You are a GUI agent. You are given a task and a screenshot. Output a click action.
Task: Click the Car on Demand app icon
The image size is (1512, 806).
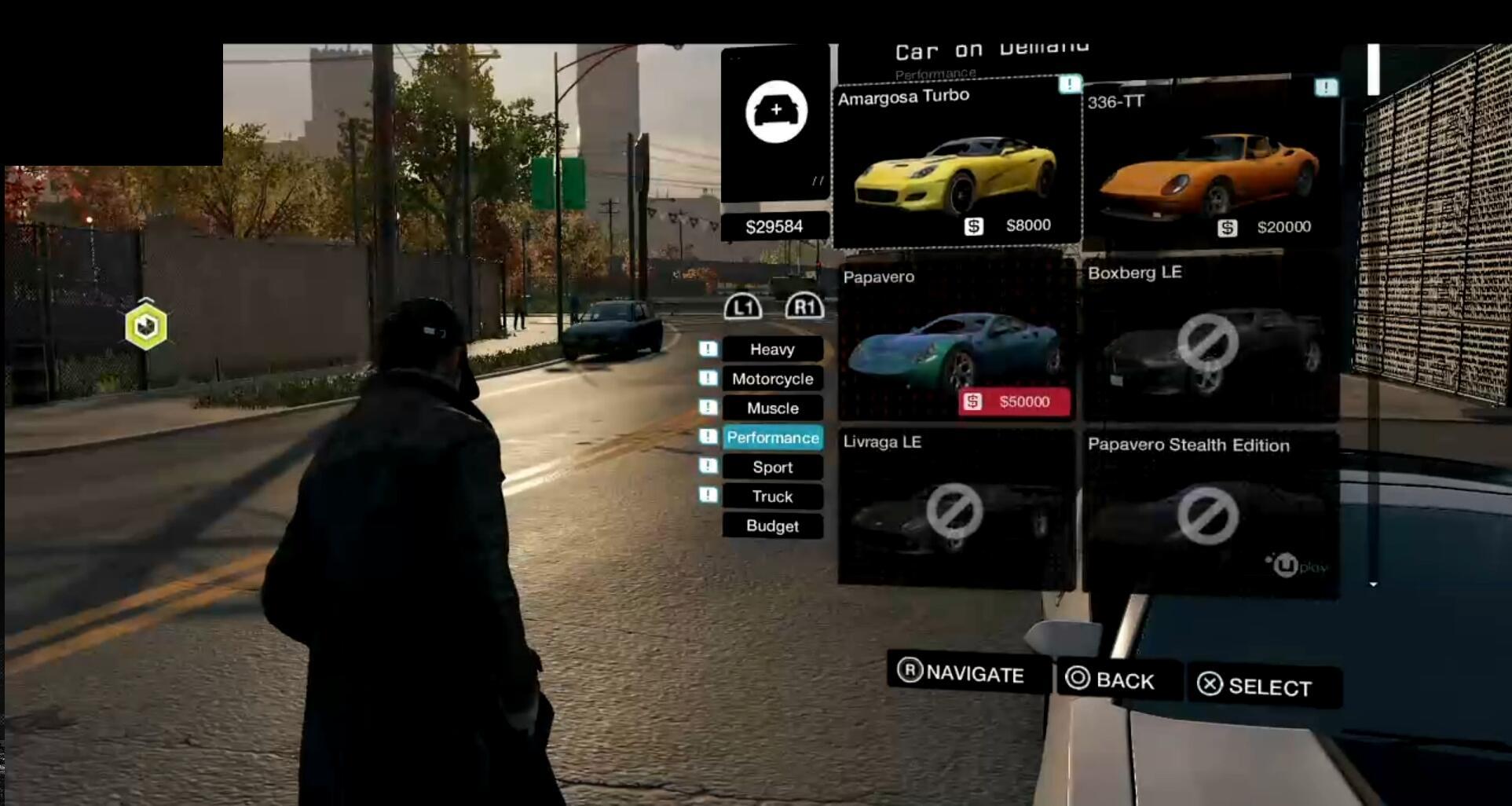coord(776,112)
